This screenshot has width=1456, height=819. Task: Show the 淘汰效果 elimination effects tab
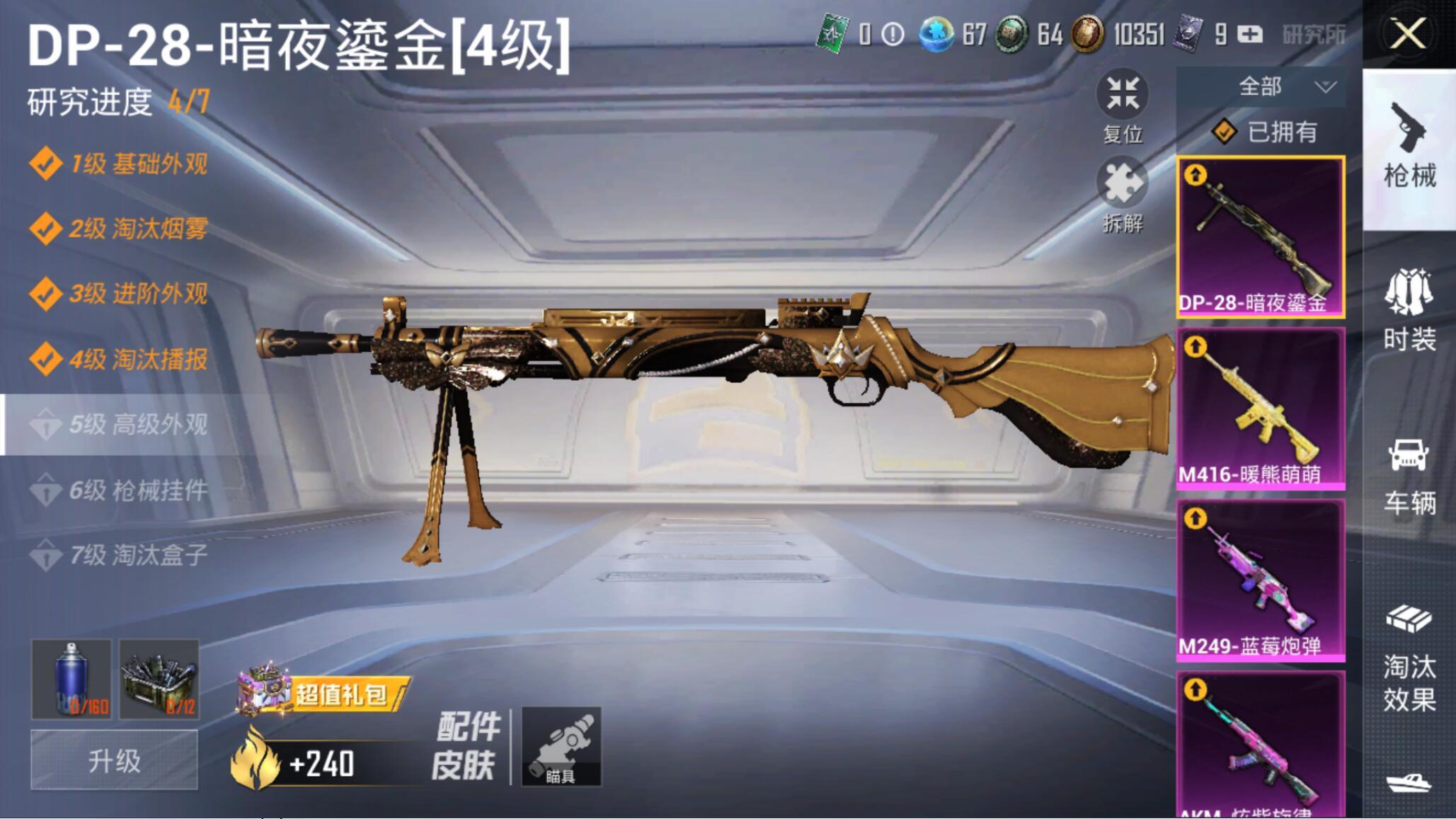[1409, 658]
